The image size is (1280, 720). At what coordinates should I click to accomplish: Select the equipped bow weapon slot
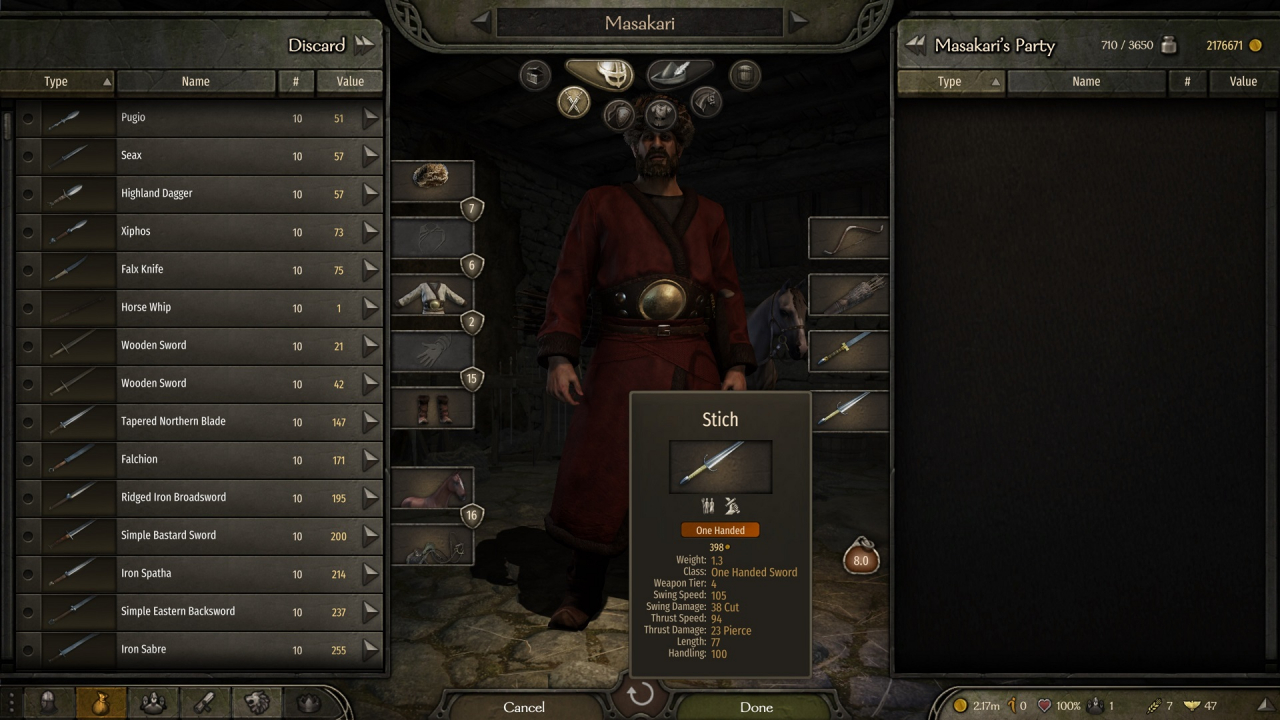point(848,238)
